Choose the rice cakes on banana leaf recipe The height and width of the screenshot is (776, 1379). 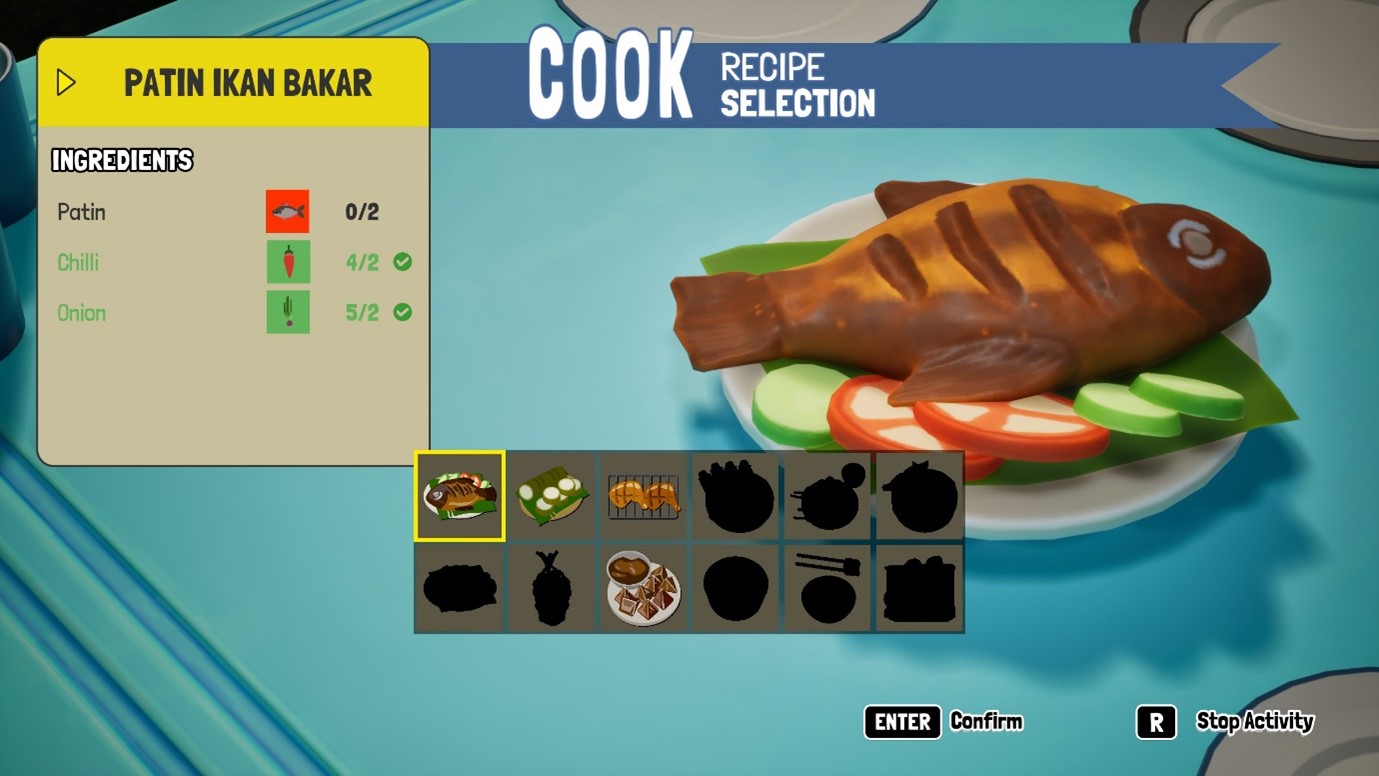(x=551, y=496)
